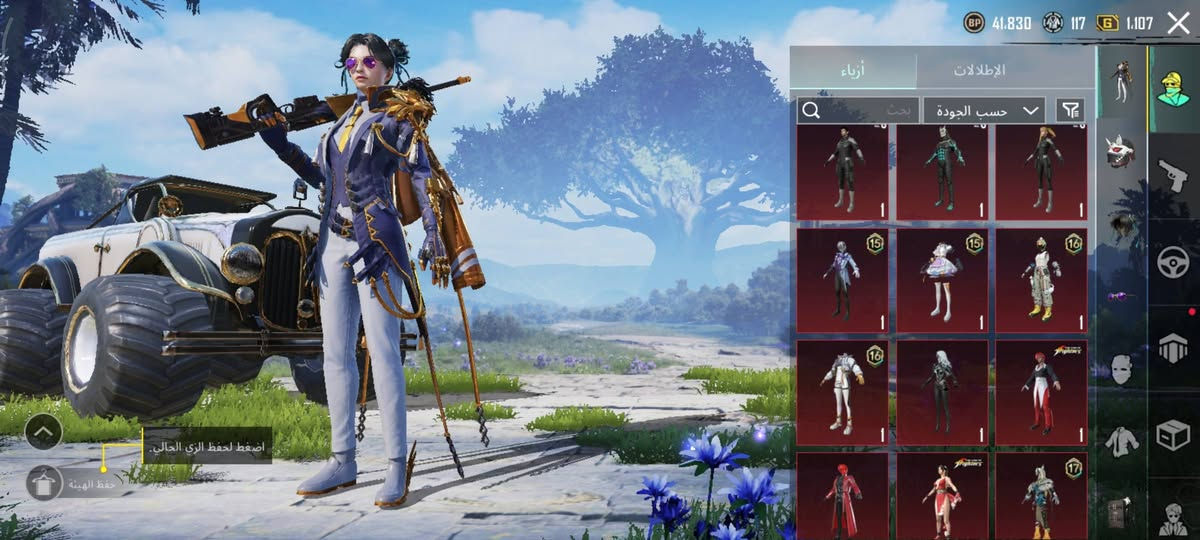Choose the full outfit subcategory icon
This screenshot has height=540, width=1200.
[x=1121, y=78]
